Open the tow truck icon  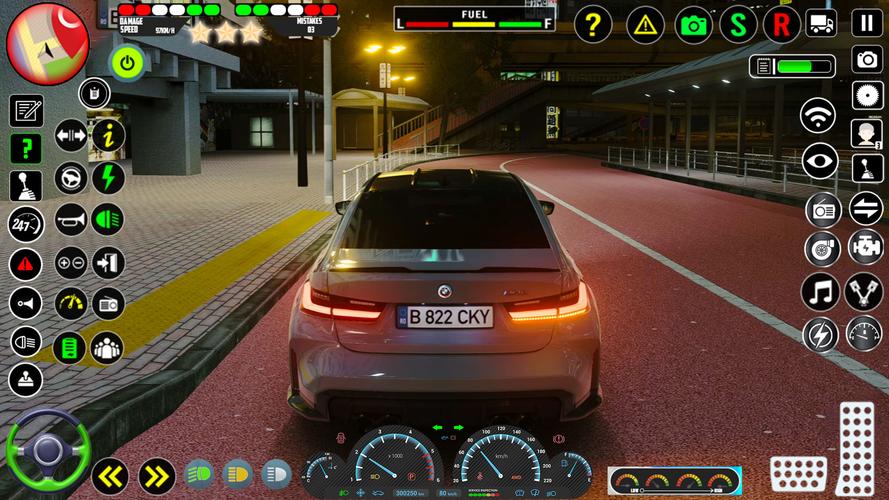[x=821, y=23]
